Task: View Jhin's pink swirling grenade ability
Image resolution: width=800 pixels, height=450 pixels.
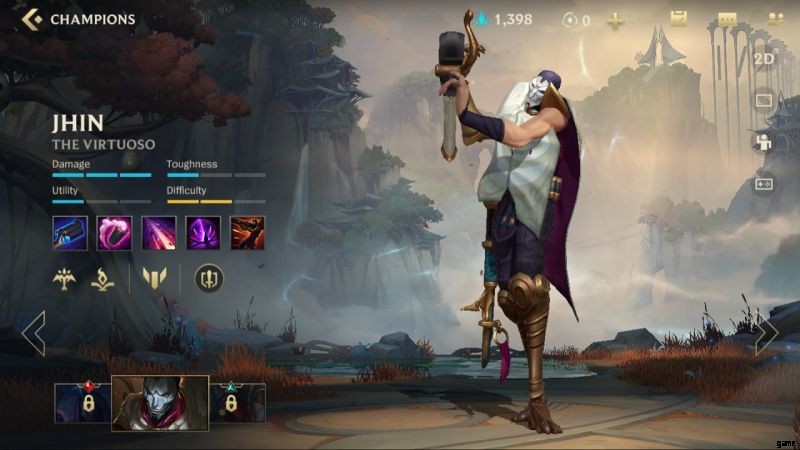Action: (x=114, y=233)
